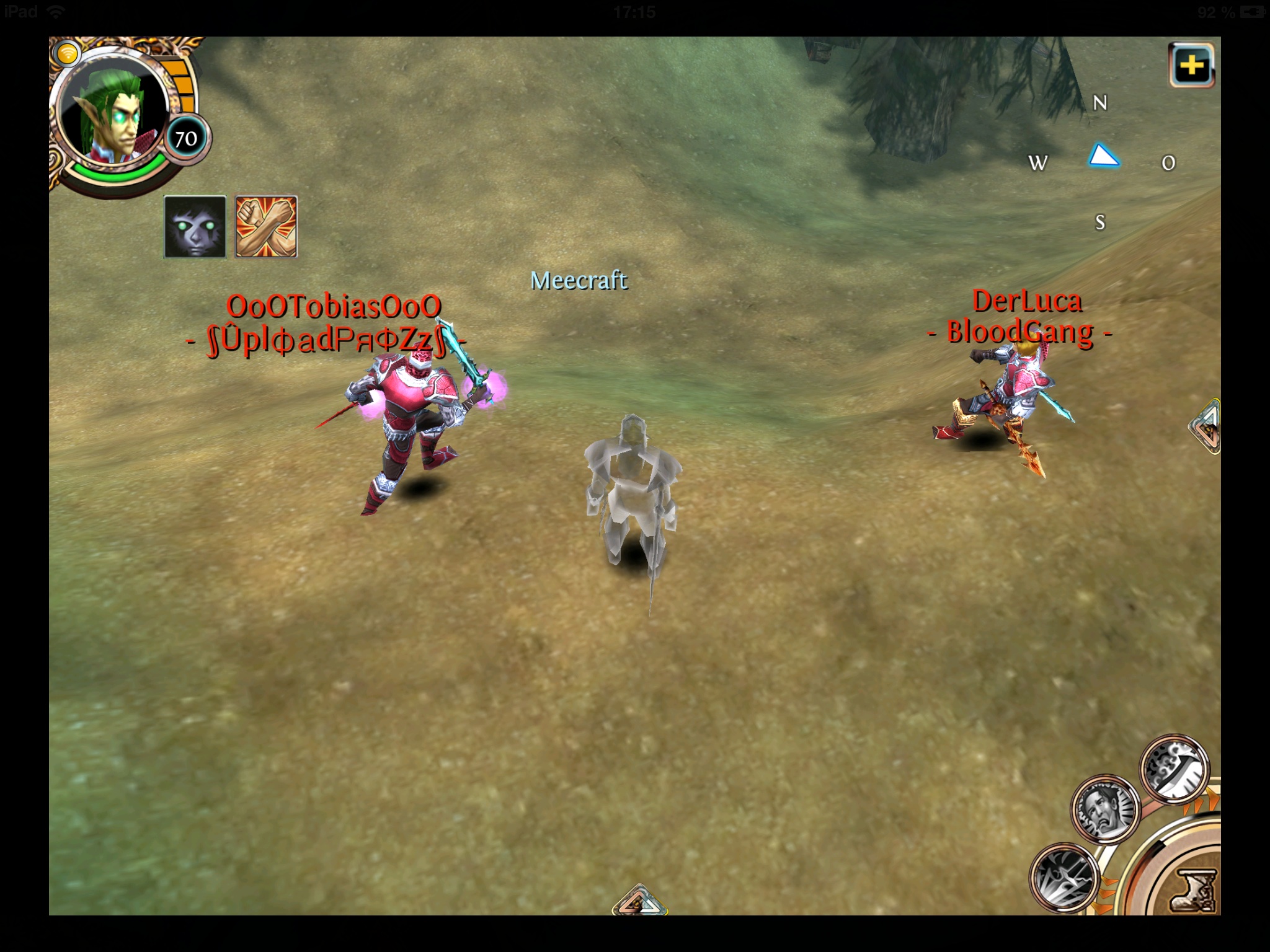Activate the lightning sword strike skill
The image size is (1270, 952).
(1064, 876)
